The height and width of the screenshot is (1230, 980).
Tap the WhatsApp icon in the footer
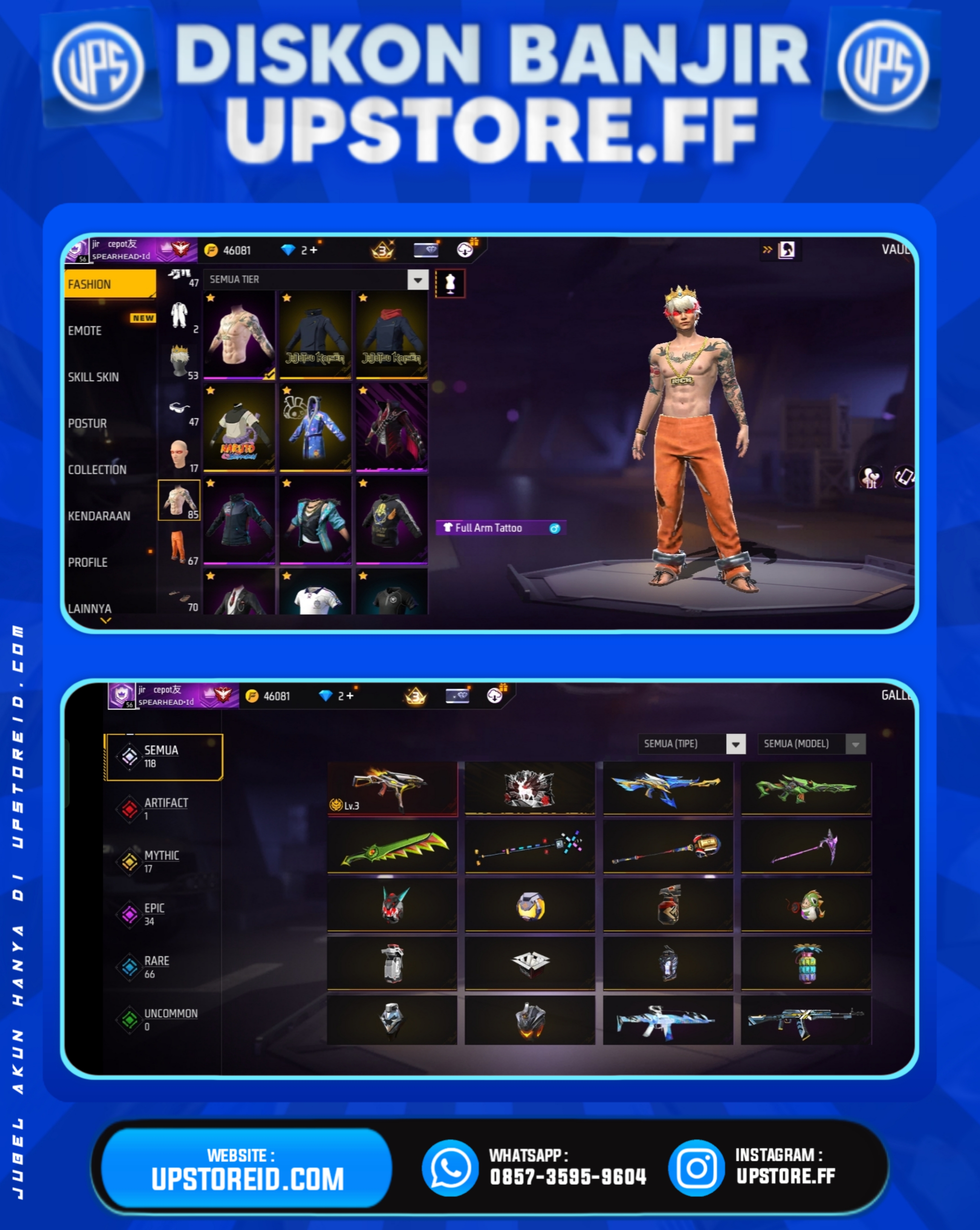(x=451, y=1166)
